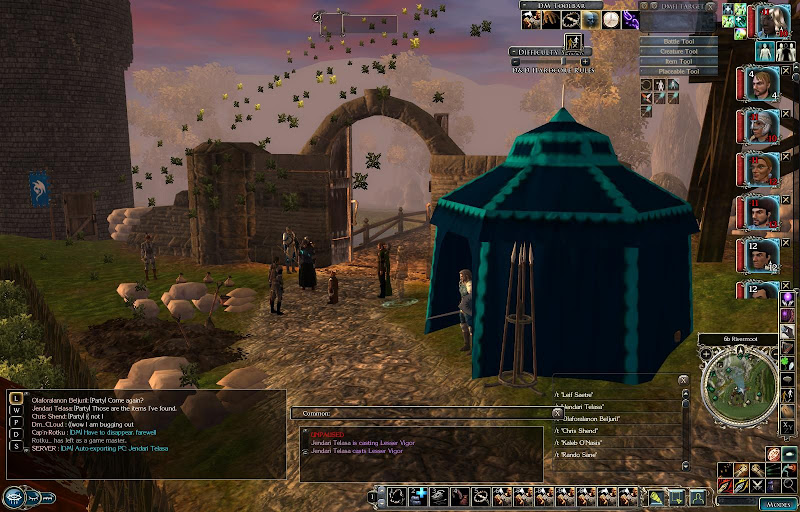Choose the Item Tool option
800x512 pixels.
[680, 61]
